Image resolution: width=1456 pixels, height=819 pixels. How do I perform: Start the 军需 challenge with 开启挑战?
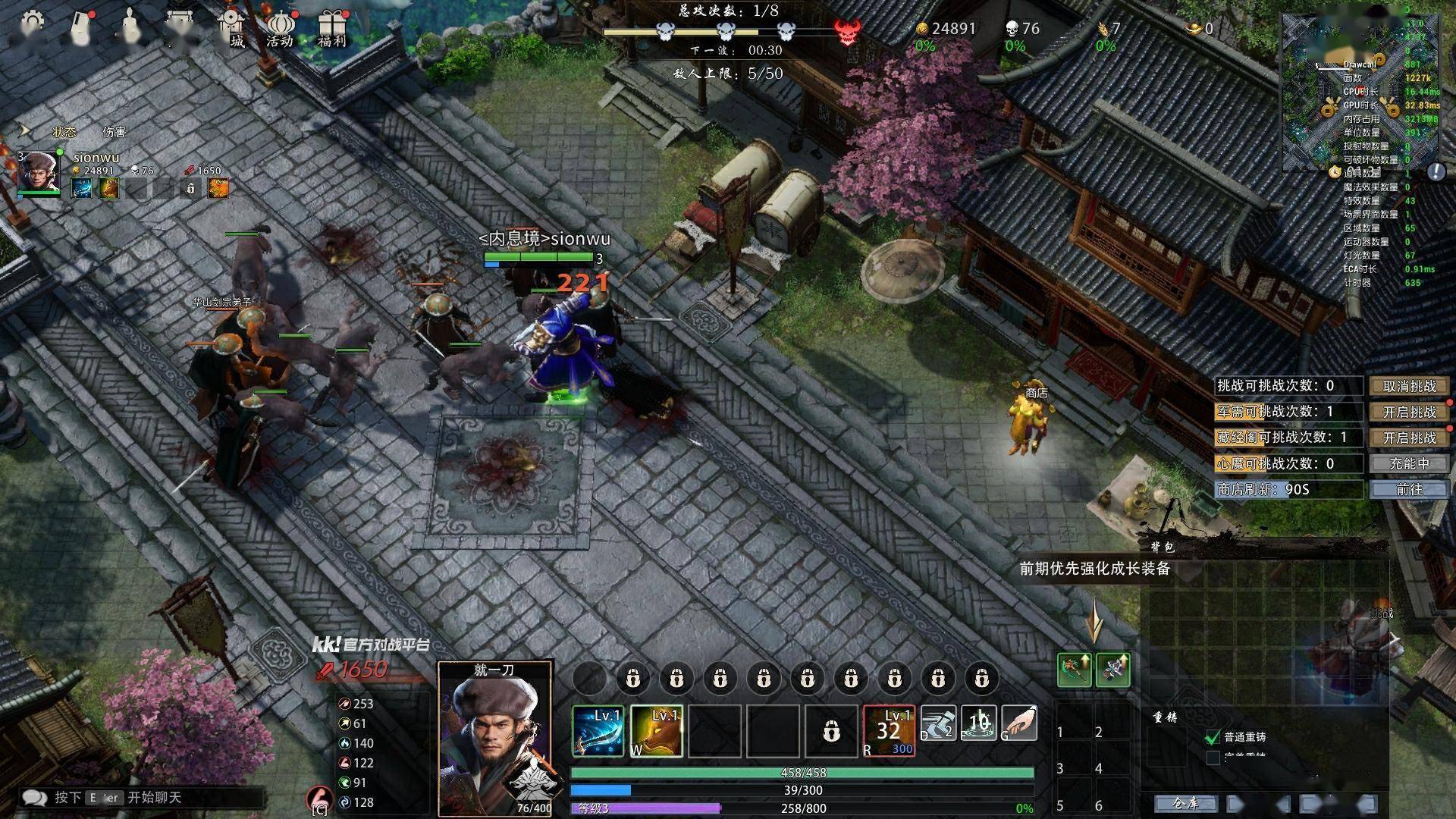pos(1409,412)
